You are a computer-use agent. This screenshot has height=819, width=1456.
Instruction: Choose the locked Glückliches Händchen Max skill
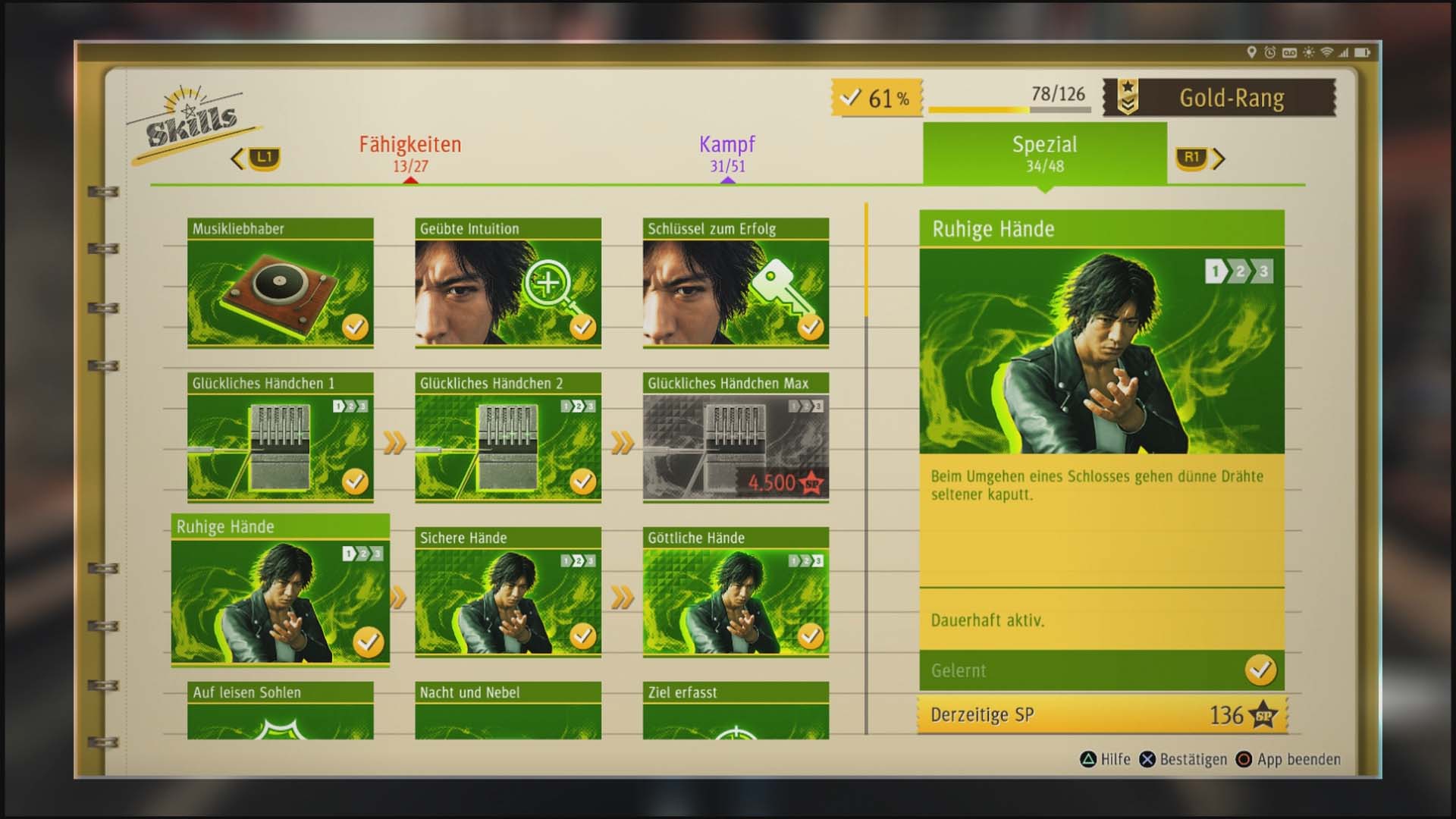(x=736, y=438)
